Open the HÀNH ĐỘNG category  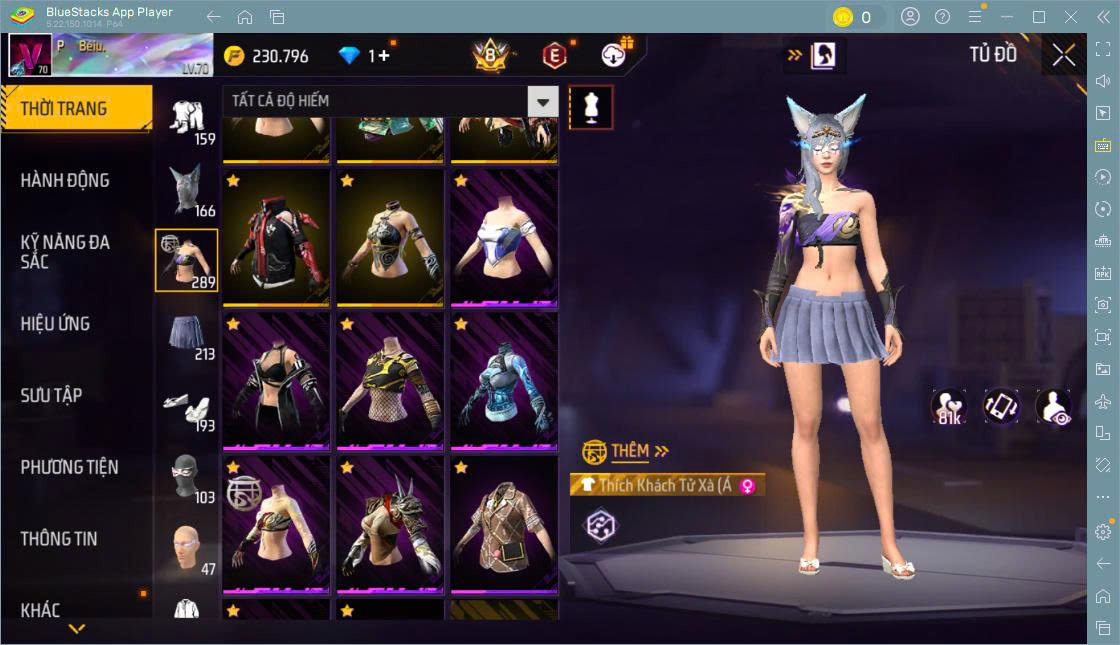(x=65, y=181)
